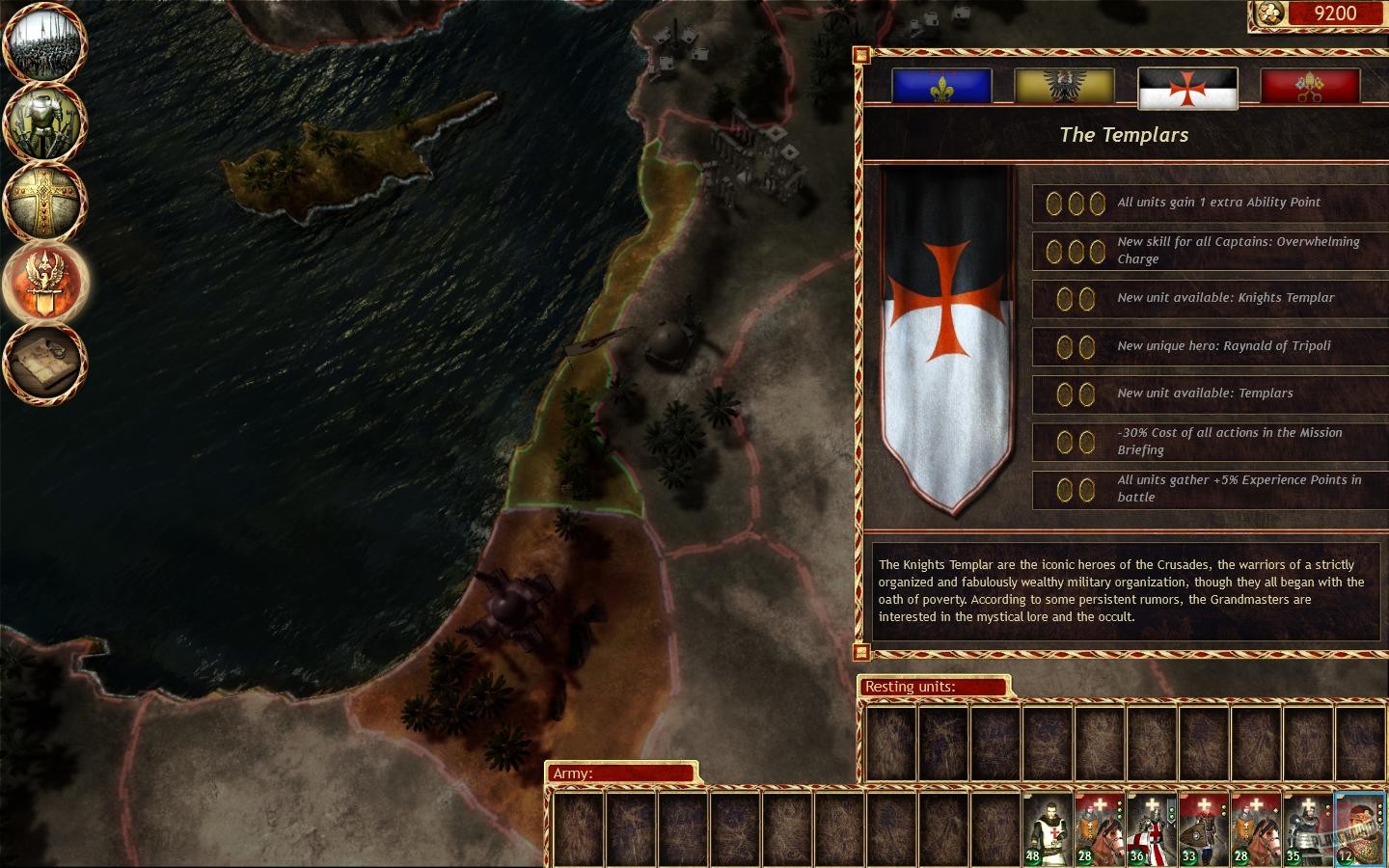Select the hero portrait with blue highlighted border
This screenshot has width=1389, height=868.
[x=1357, y=830]
